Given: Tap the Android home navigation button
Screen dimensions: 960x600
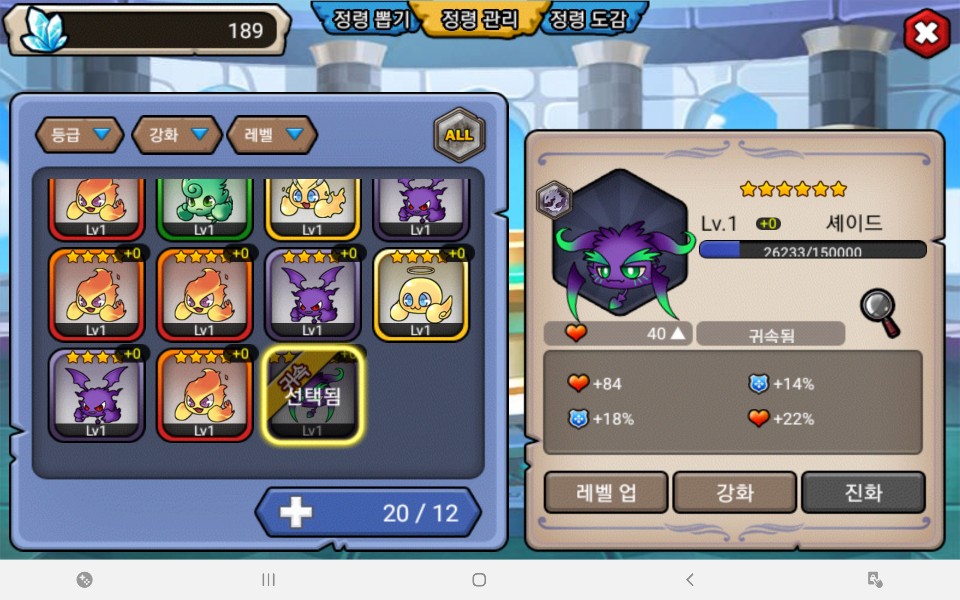Looking at the screenshot, I should [x=479, y=579].
